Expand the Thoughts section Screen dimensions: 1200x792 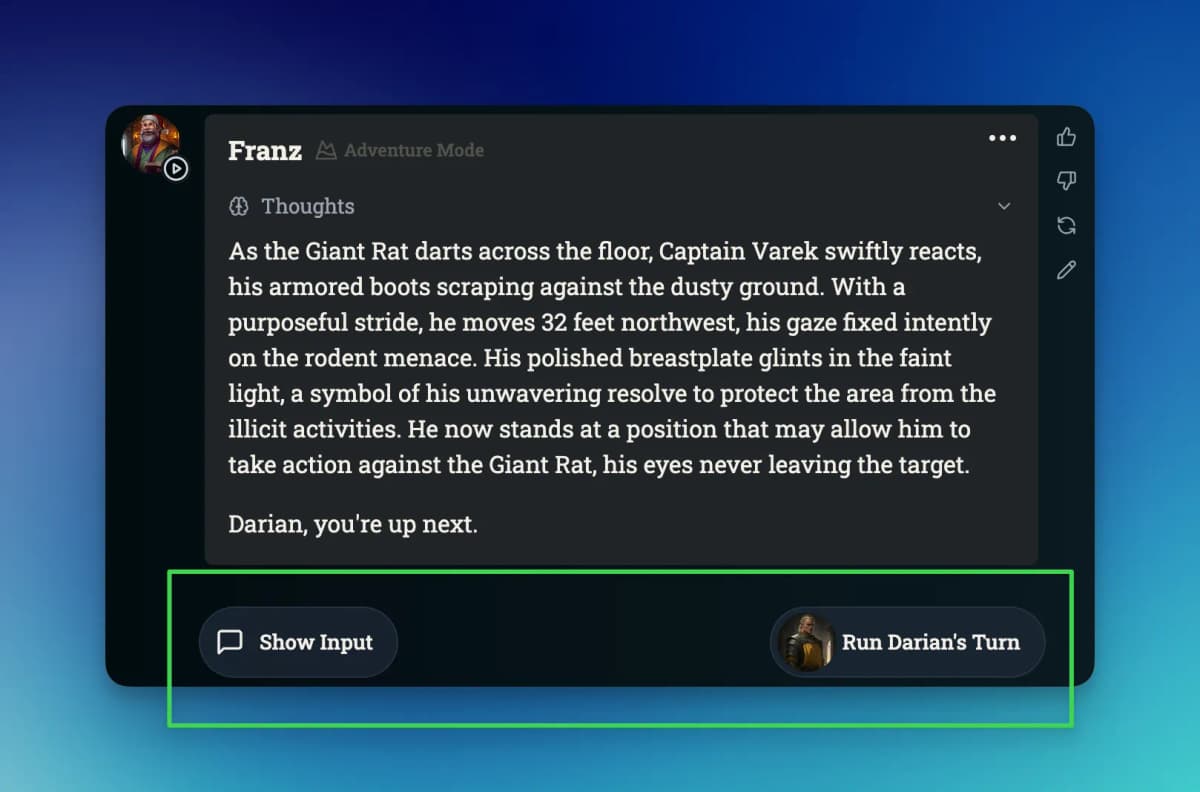pyautogui.click(x=1004, y=206)
